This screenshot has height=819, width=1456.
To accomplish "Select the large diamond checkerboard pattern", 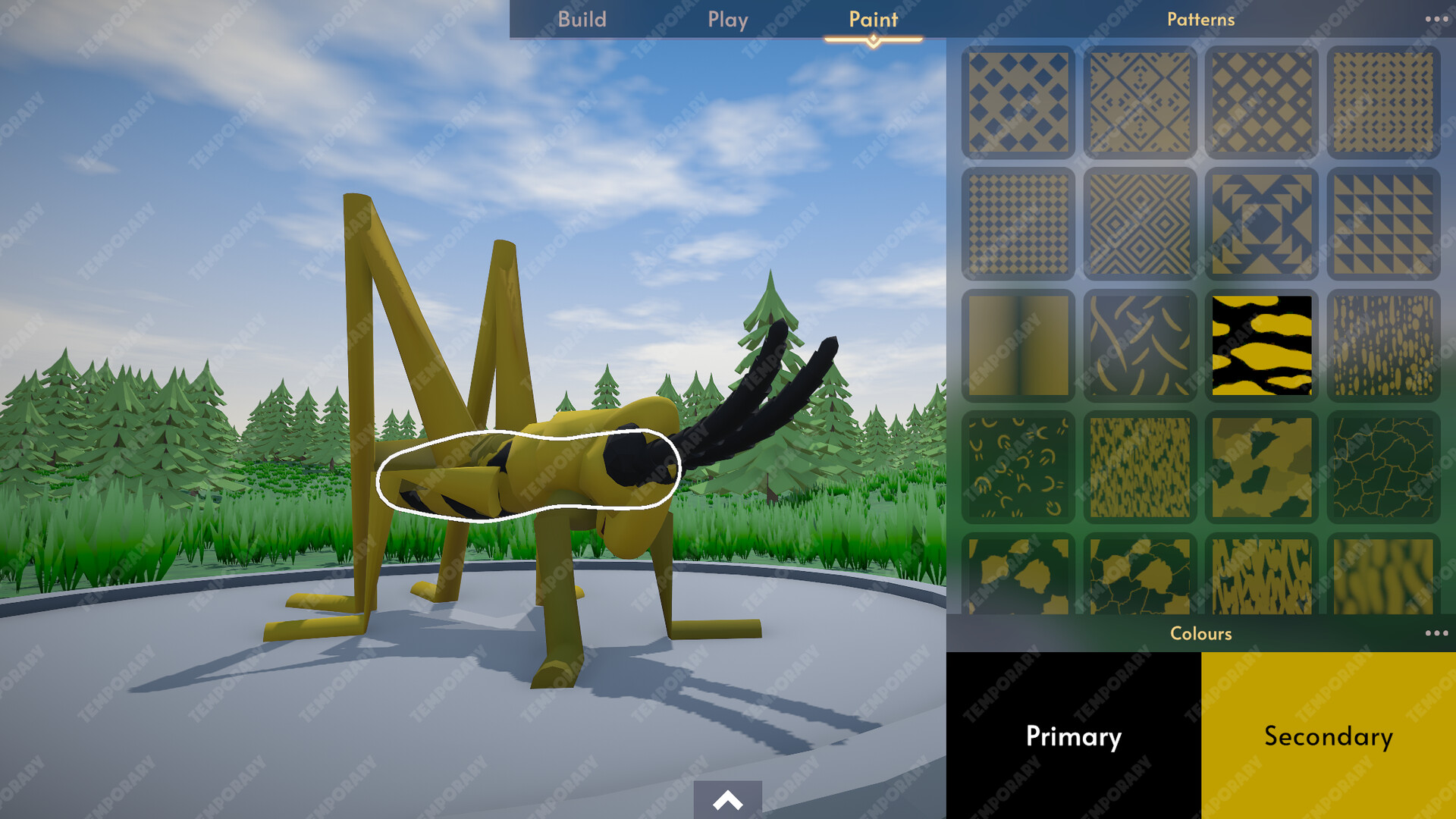I will [1018, 101].
